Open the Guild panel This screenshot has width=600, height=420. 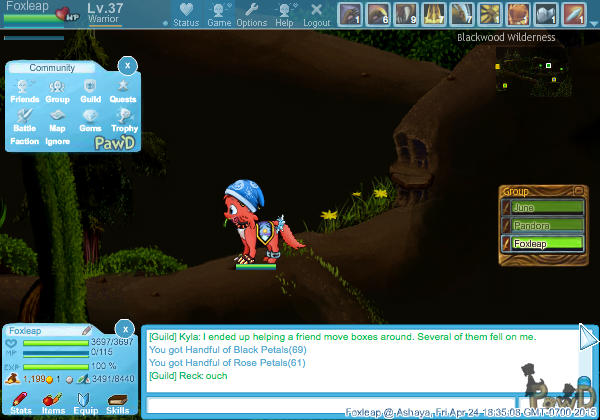click(90, 91)
